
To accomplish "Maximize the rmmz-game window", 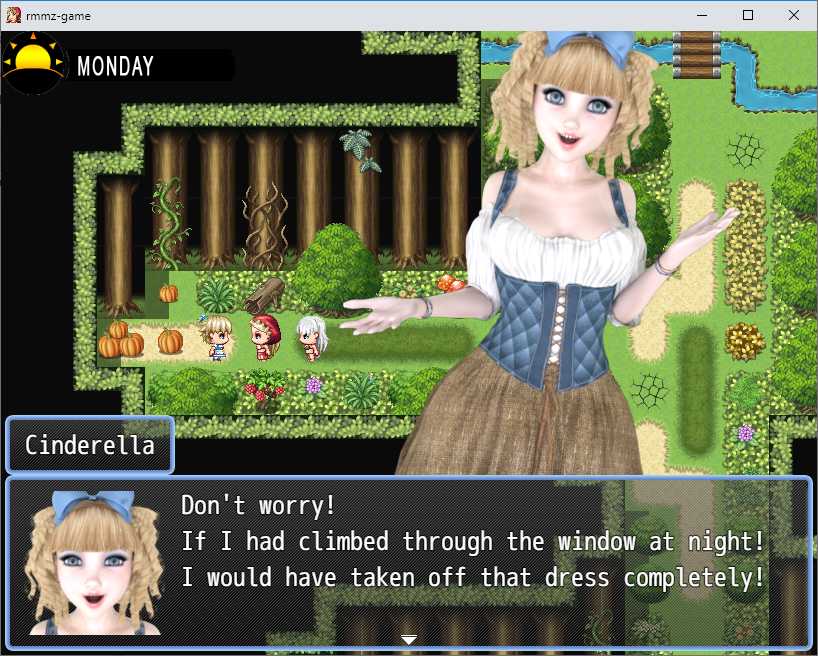I will pos(747,15).
